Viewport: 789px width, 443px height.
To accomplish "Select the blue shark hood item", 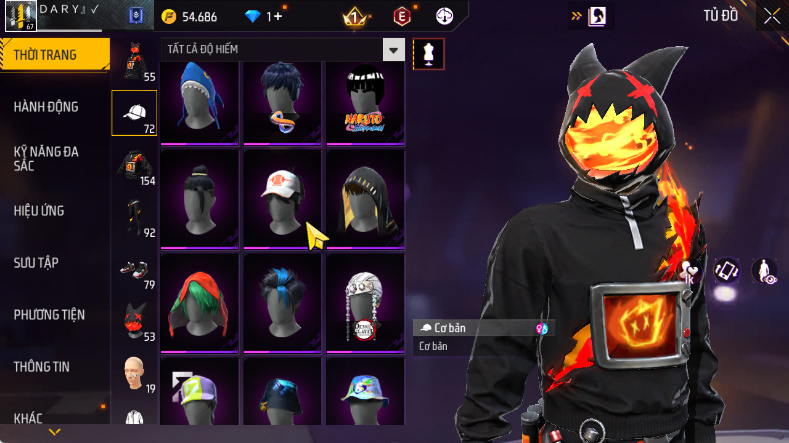I will click(x=200, y=101).
